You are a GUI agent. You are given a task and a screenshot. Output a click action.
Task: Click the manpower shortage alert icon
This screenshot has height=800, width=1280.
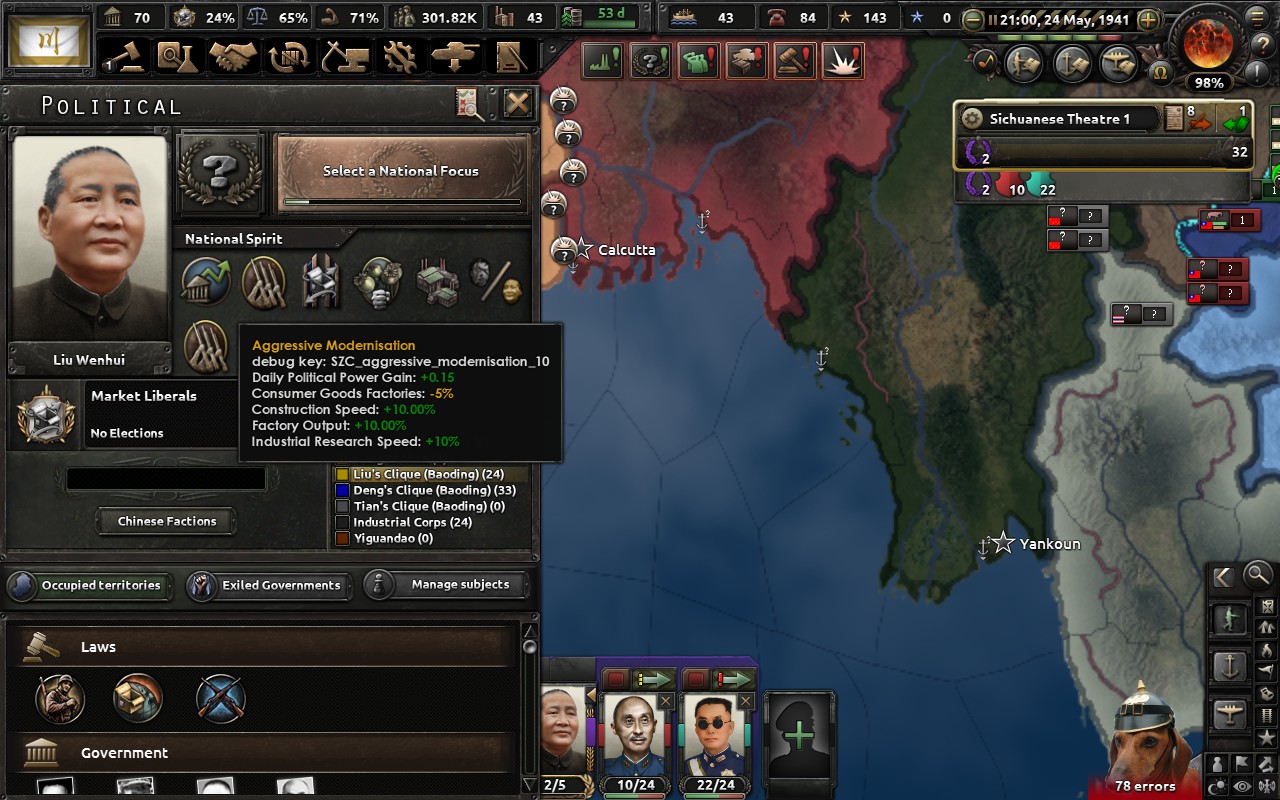point(698,60)
